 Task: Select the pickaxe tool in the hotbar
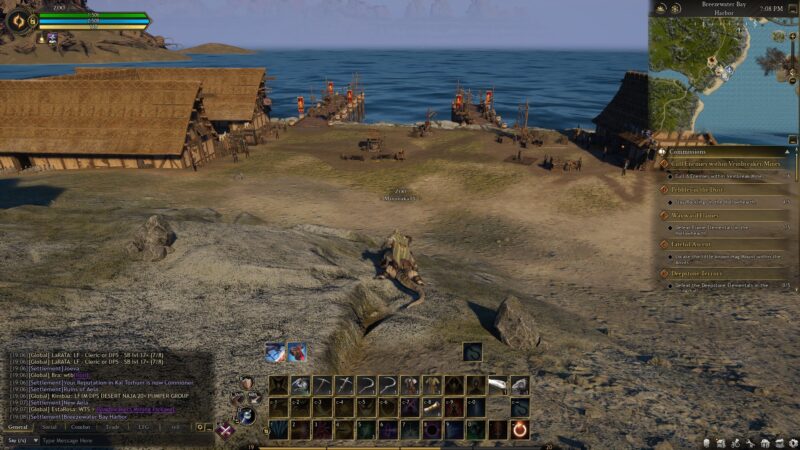tap(321, 385)
